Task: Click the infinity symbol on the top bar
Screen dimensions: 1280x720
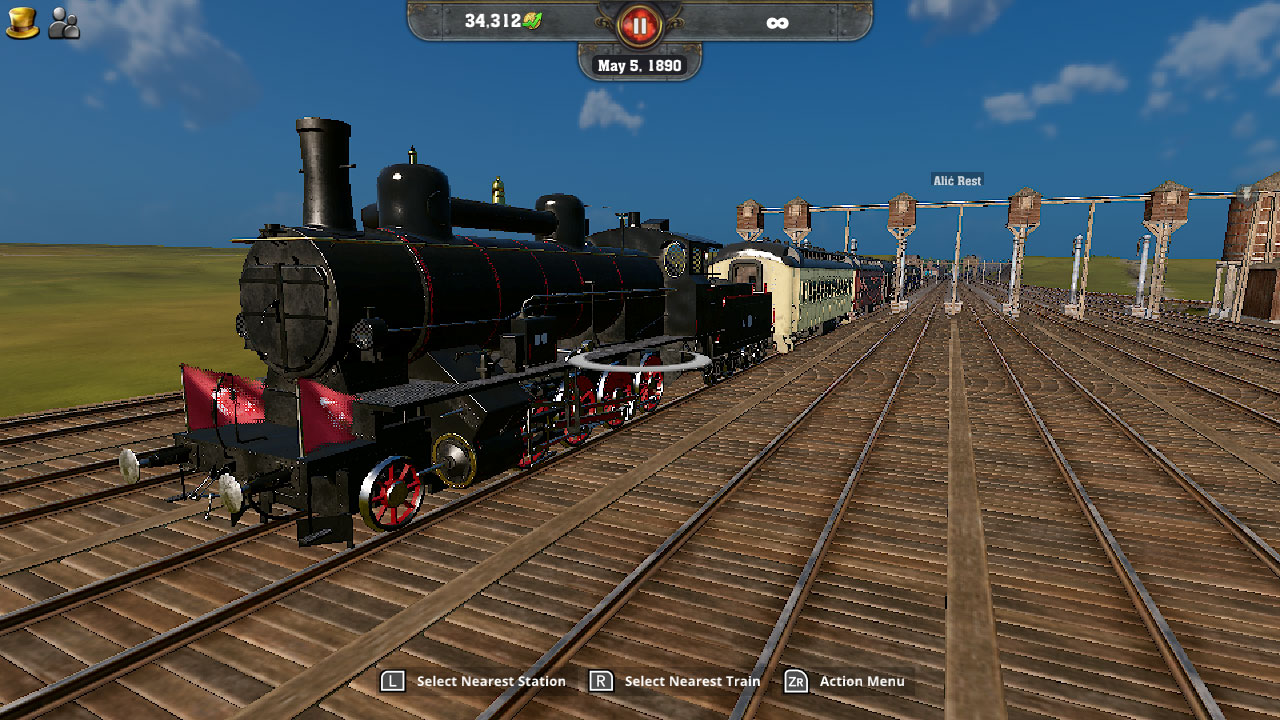Action: click(779, 21)
